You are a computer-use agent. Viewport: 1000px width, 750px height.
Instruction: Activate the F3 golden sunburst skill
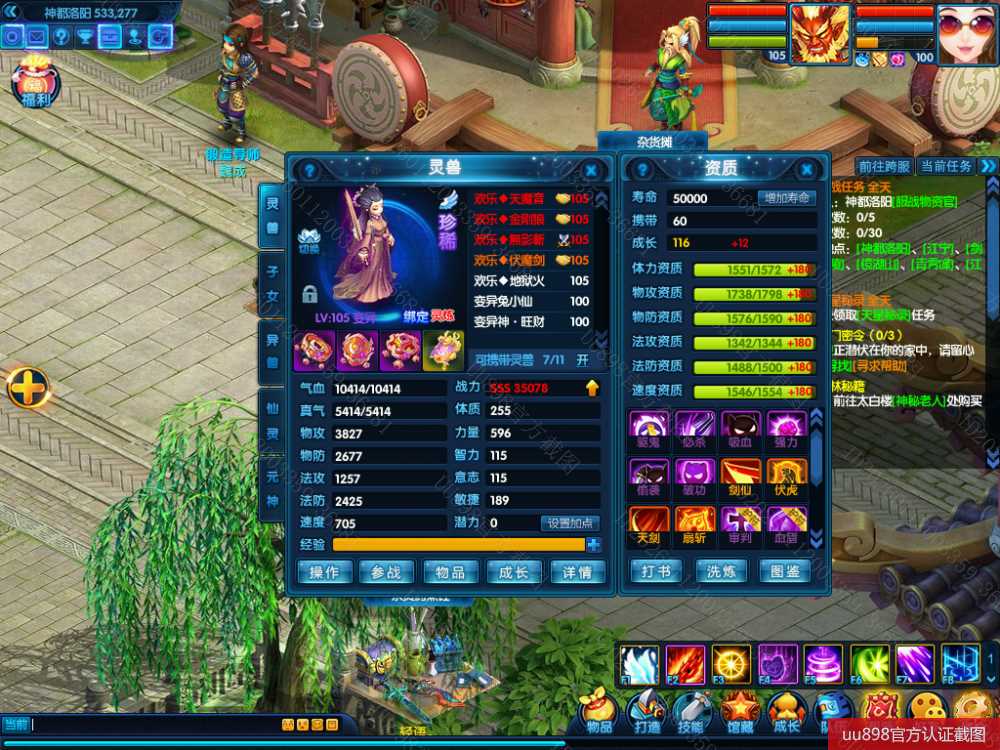click(x=731, y=665)
